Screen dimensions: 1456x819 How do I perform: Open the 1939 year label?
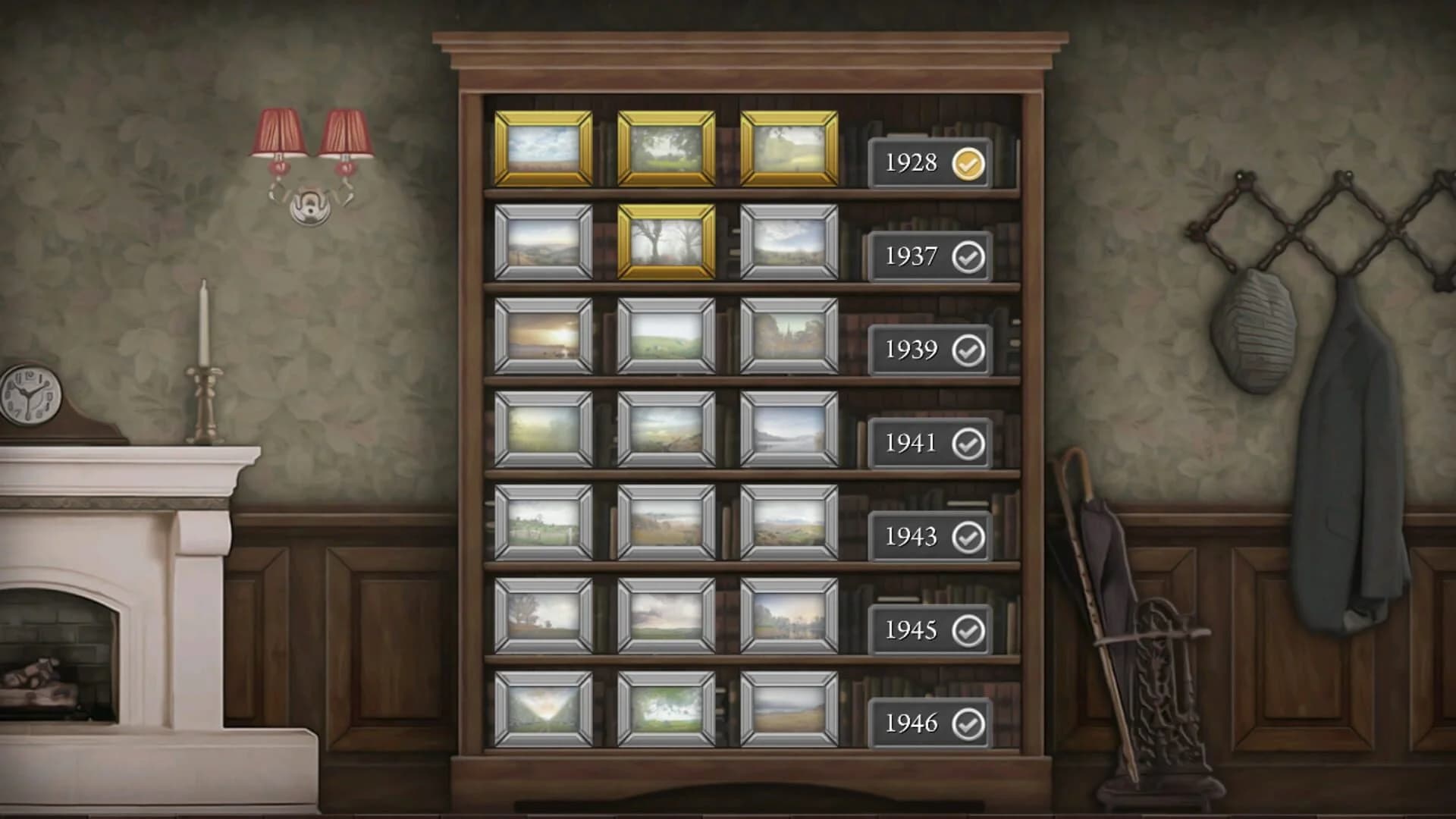pos(913,350)
